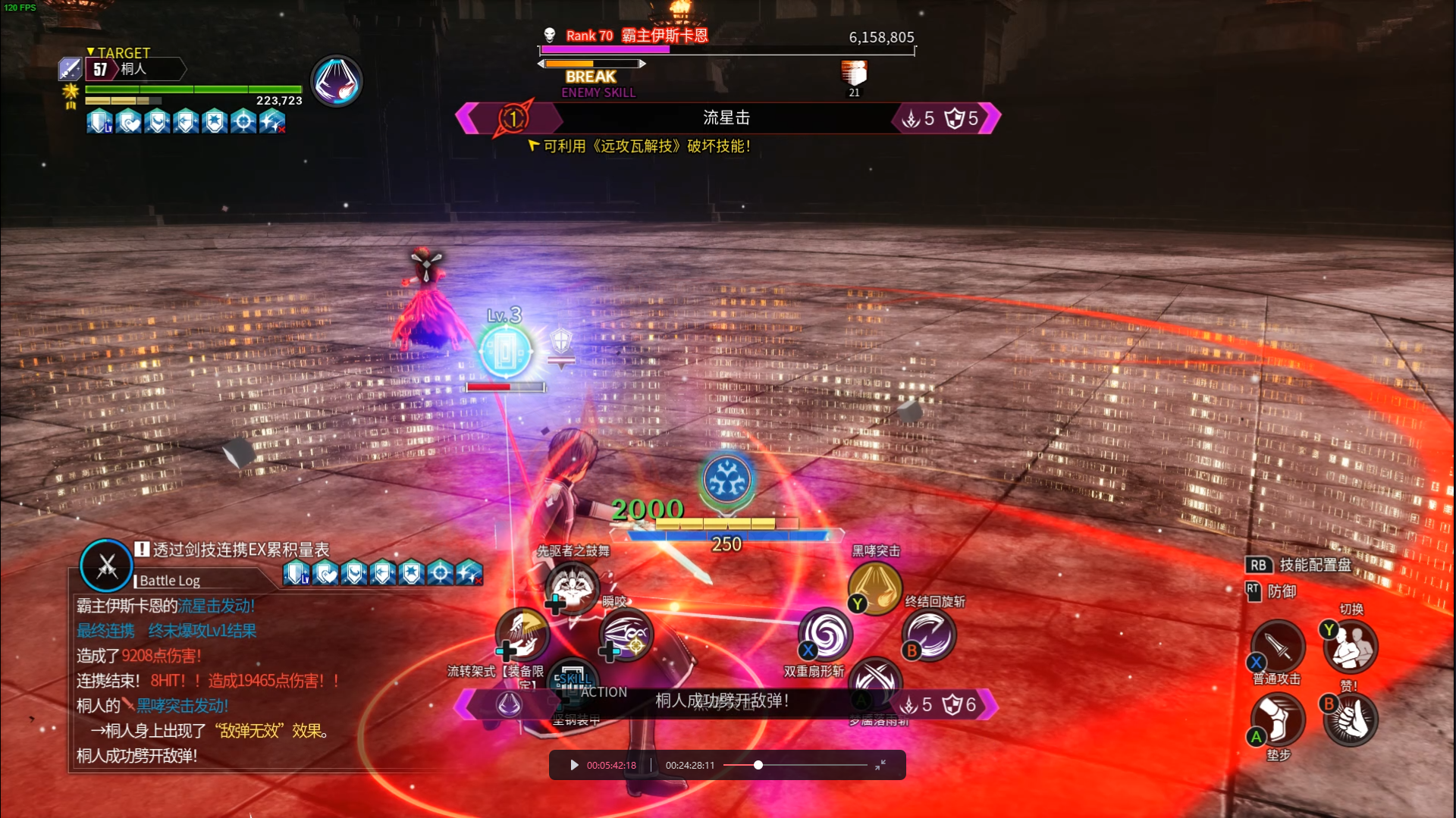Click the 普通攻击 sword icon
Viewport: 1456px width, 818px height.
pyautogui.click(x=1279, y=647)
